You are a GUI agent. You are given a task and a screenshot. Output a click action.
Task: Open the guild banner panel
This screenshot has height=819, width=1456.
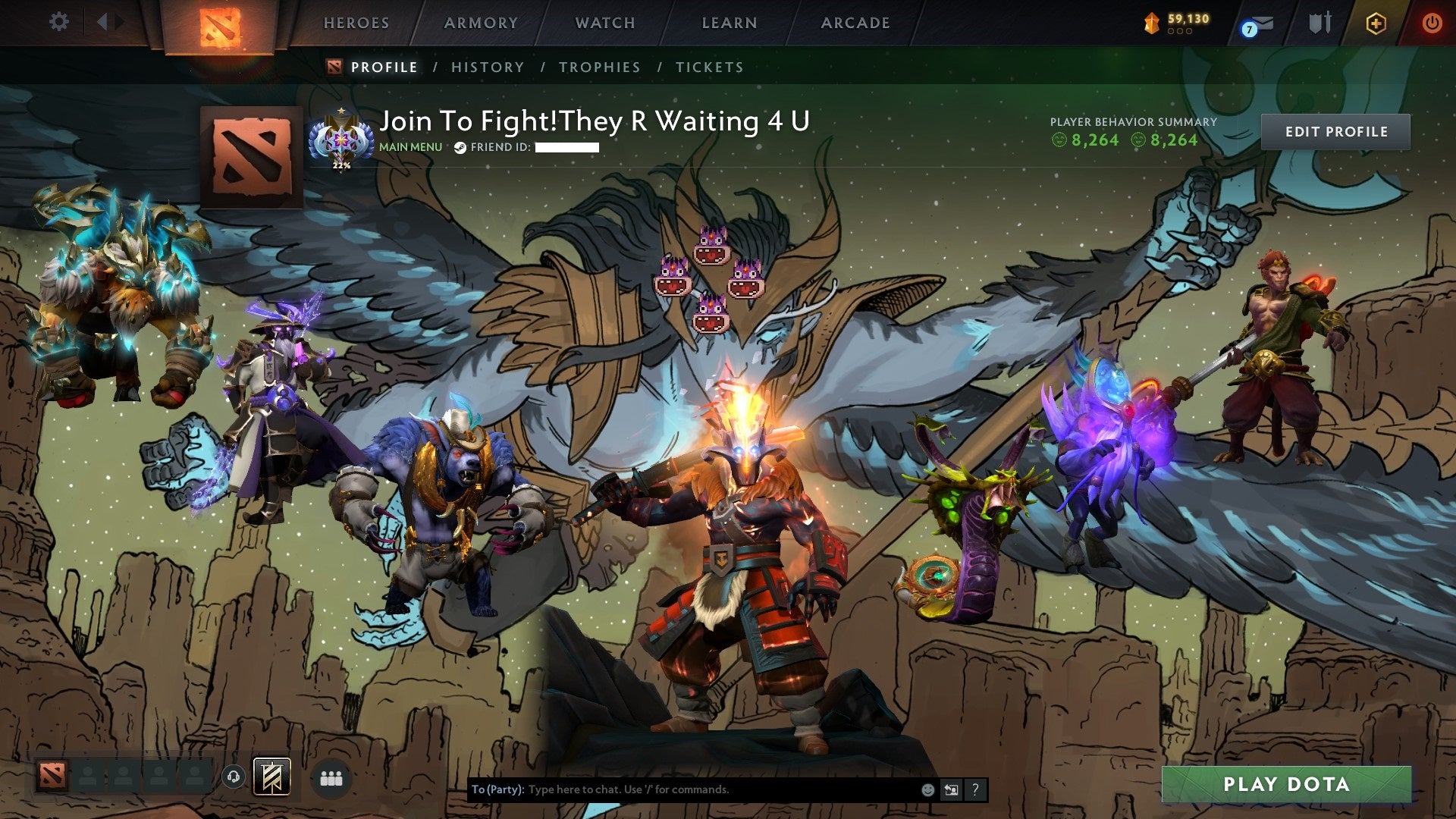tap(273, 777)
